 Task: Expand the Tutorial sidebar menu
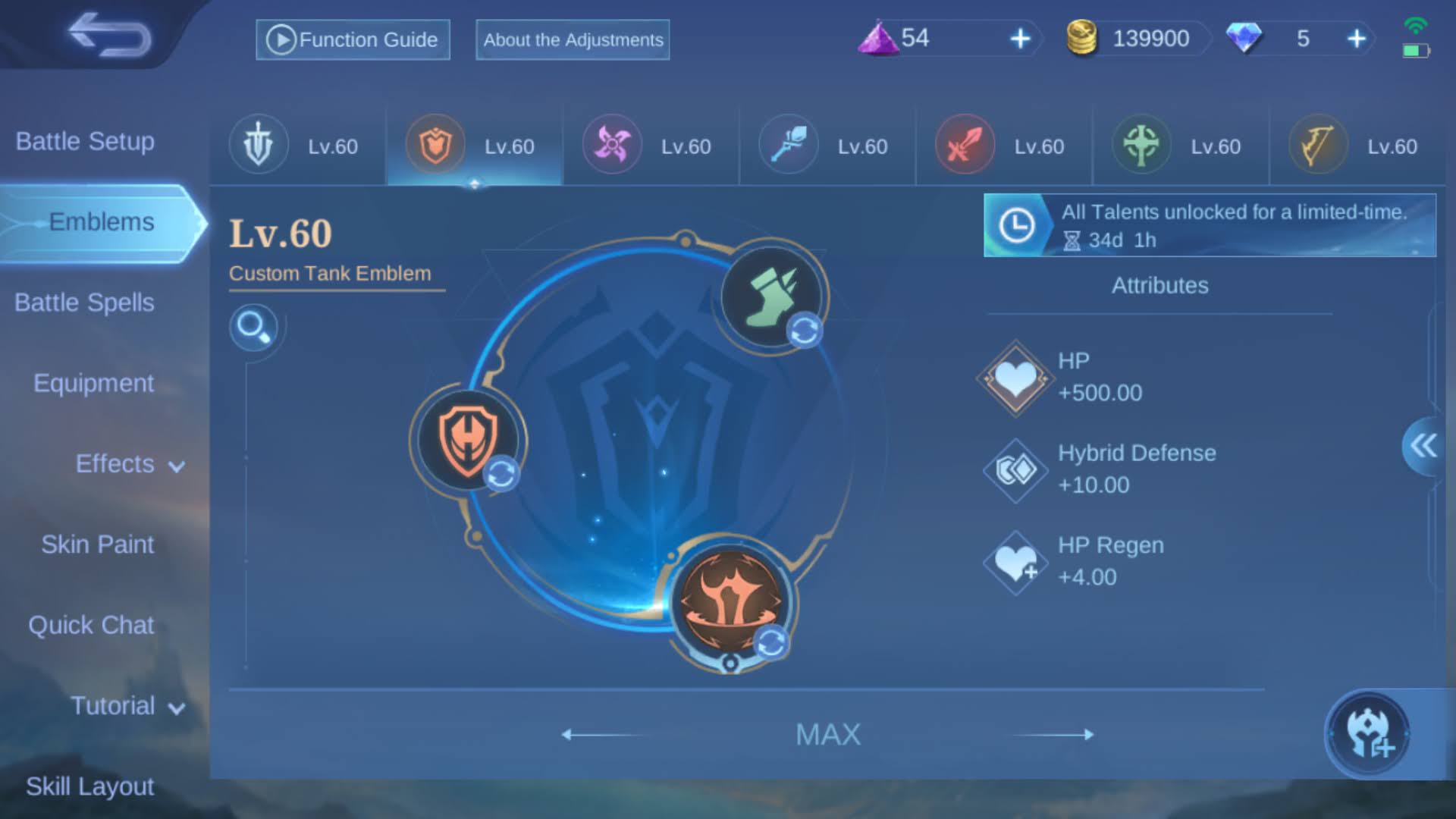(x=127, y=706)
